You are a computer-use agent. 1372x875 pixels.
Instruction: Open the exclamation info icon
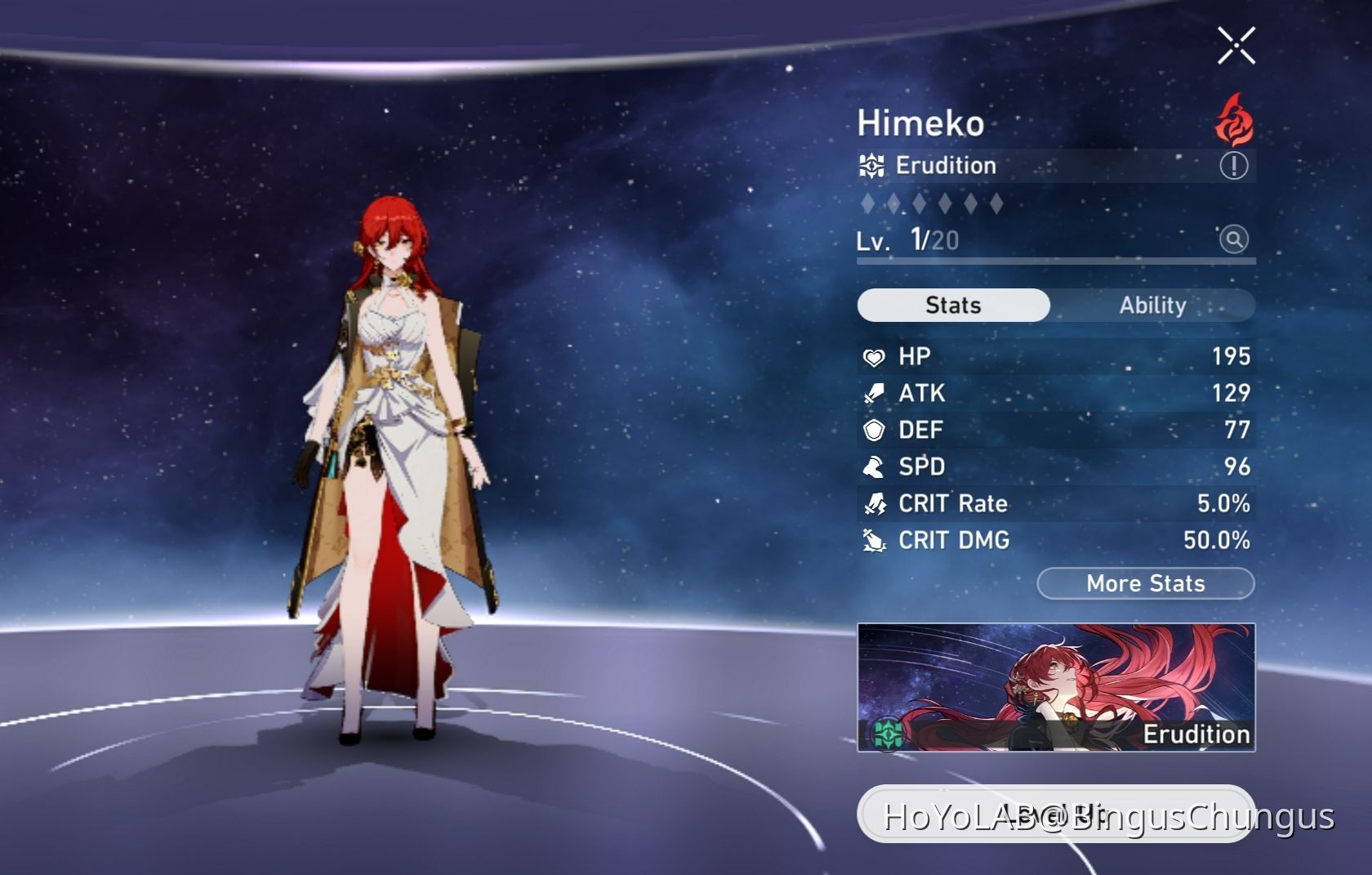[1235, 166]
